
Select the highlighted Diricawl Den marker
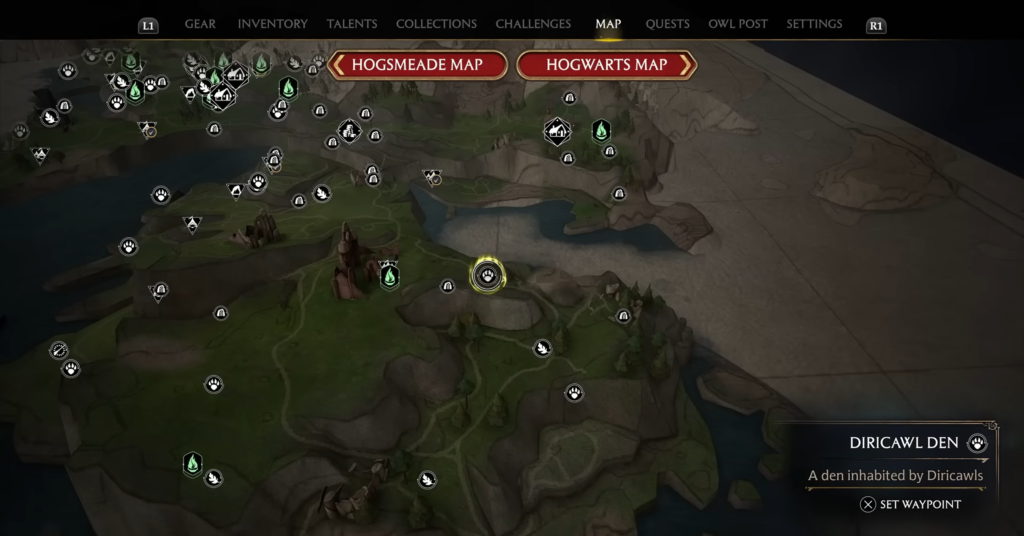point(487,275)
